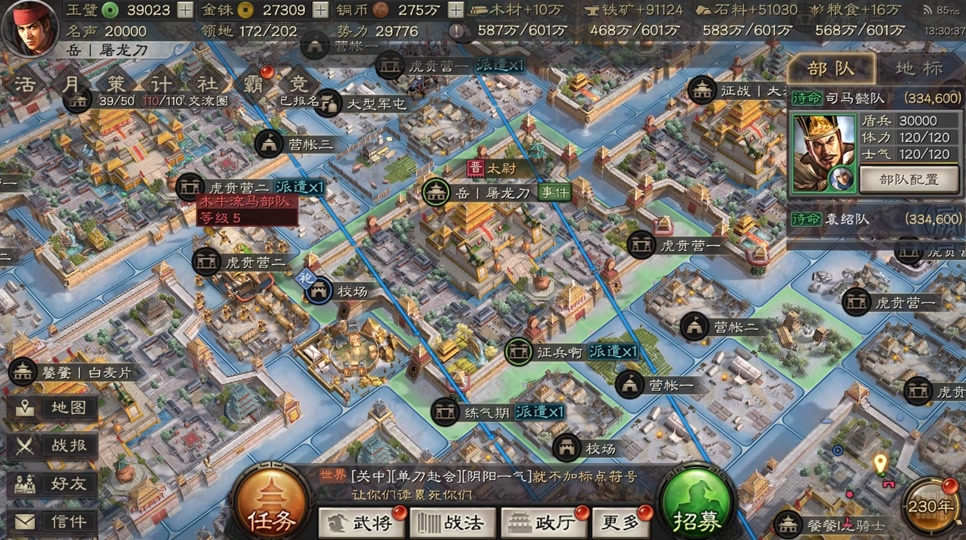Select the 袁绍队 troop row
The height and width of the screenshot is (540, 966).
[x=876, y=218]
